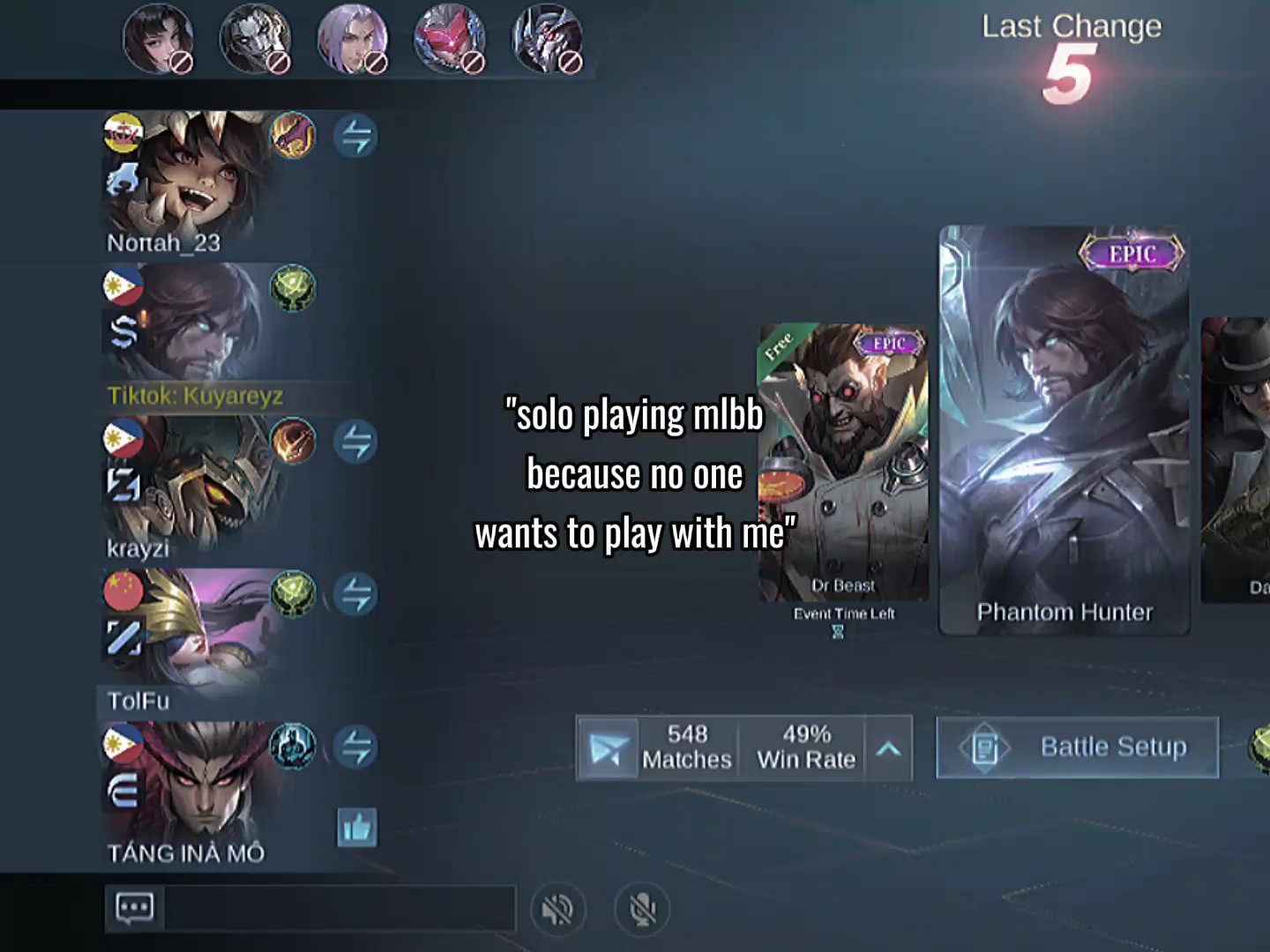Choose the Phantom Hunter skin card
1270x952 pixels.
coord(1065,430)
